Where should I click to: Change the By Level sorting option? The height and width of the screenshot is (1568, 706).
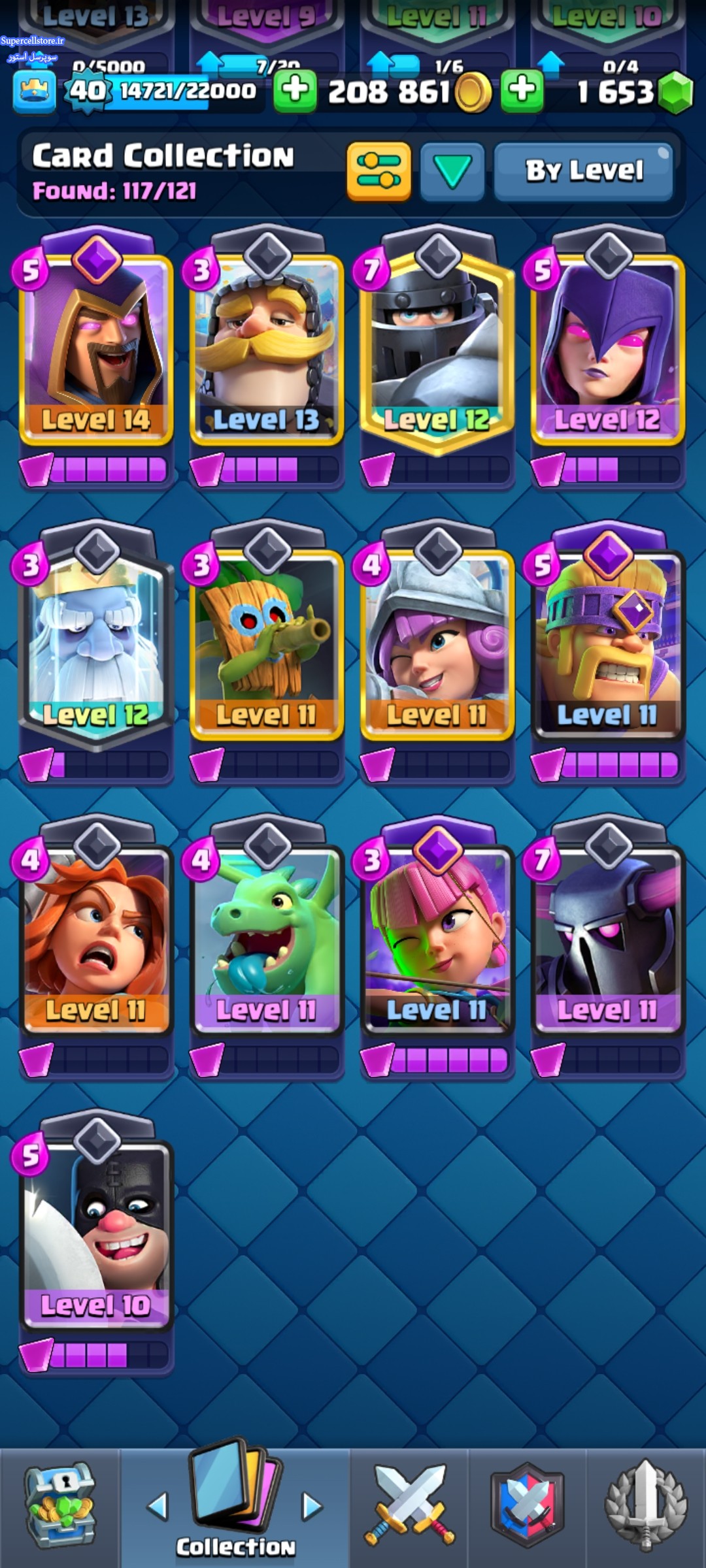(583, 171)
